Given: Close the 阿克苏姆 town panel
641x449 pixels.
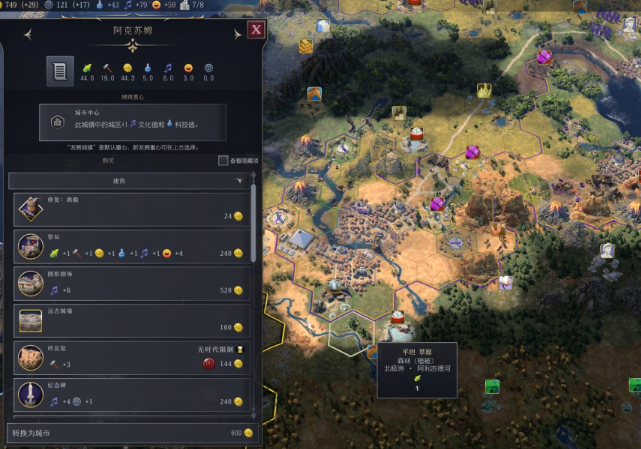Looking at the screenshot, I should [256, 29].
